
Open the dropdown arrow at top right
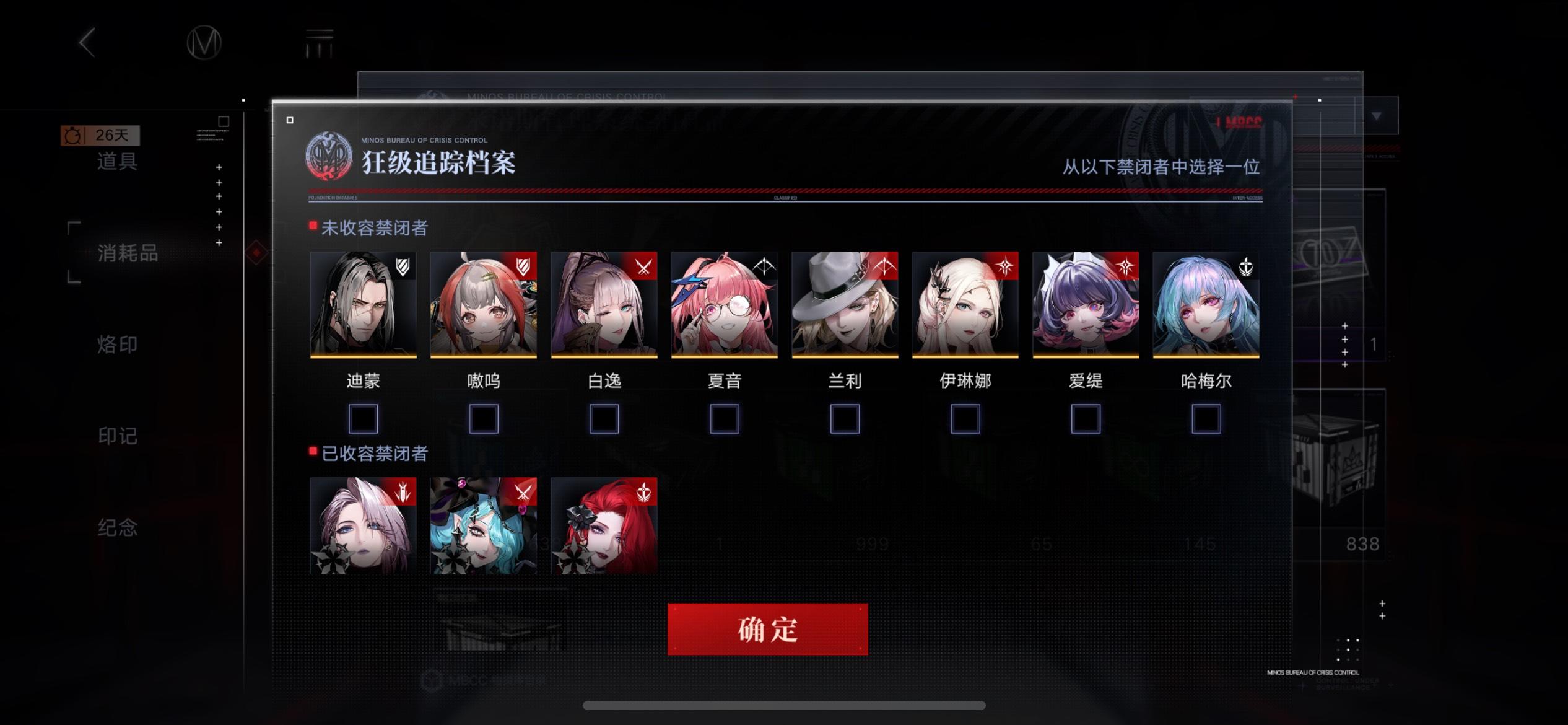click(x=1376, y=115)
